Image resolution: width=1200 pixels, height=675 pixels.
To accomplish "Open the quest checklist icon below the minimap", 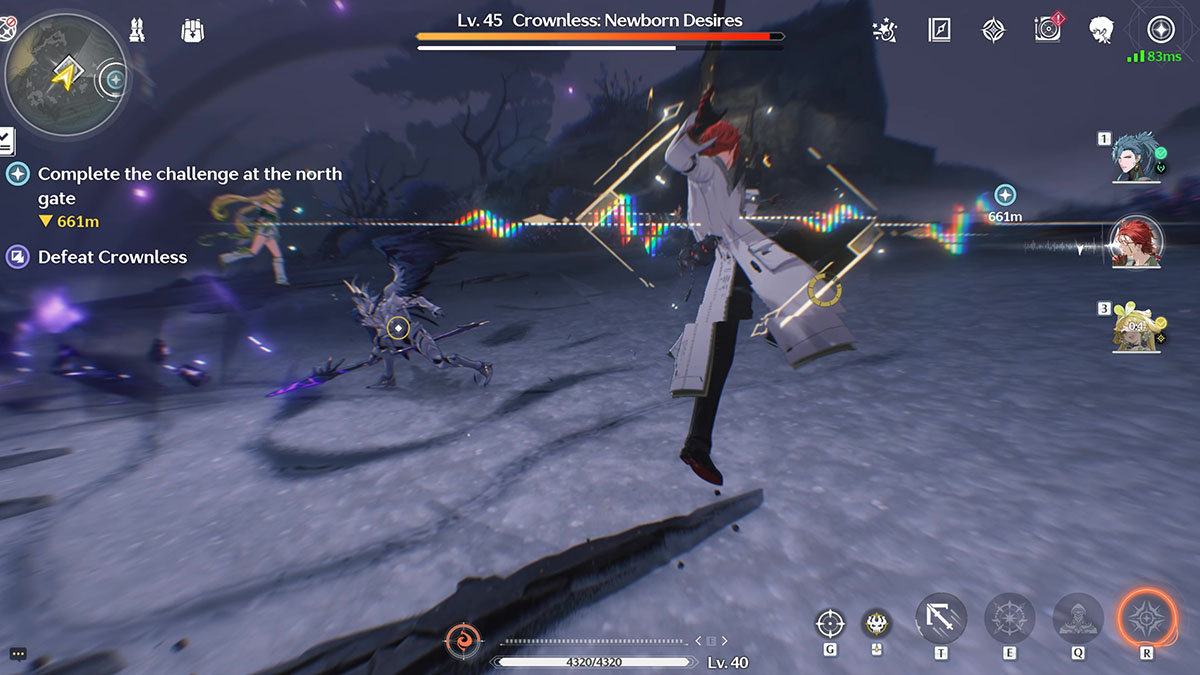I will click(6, 141).
